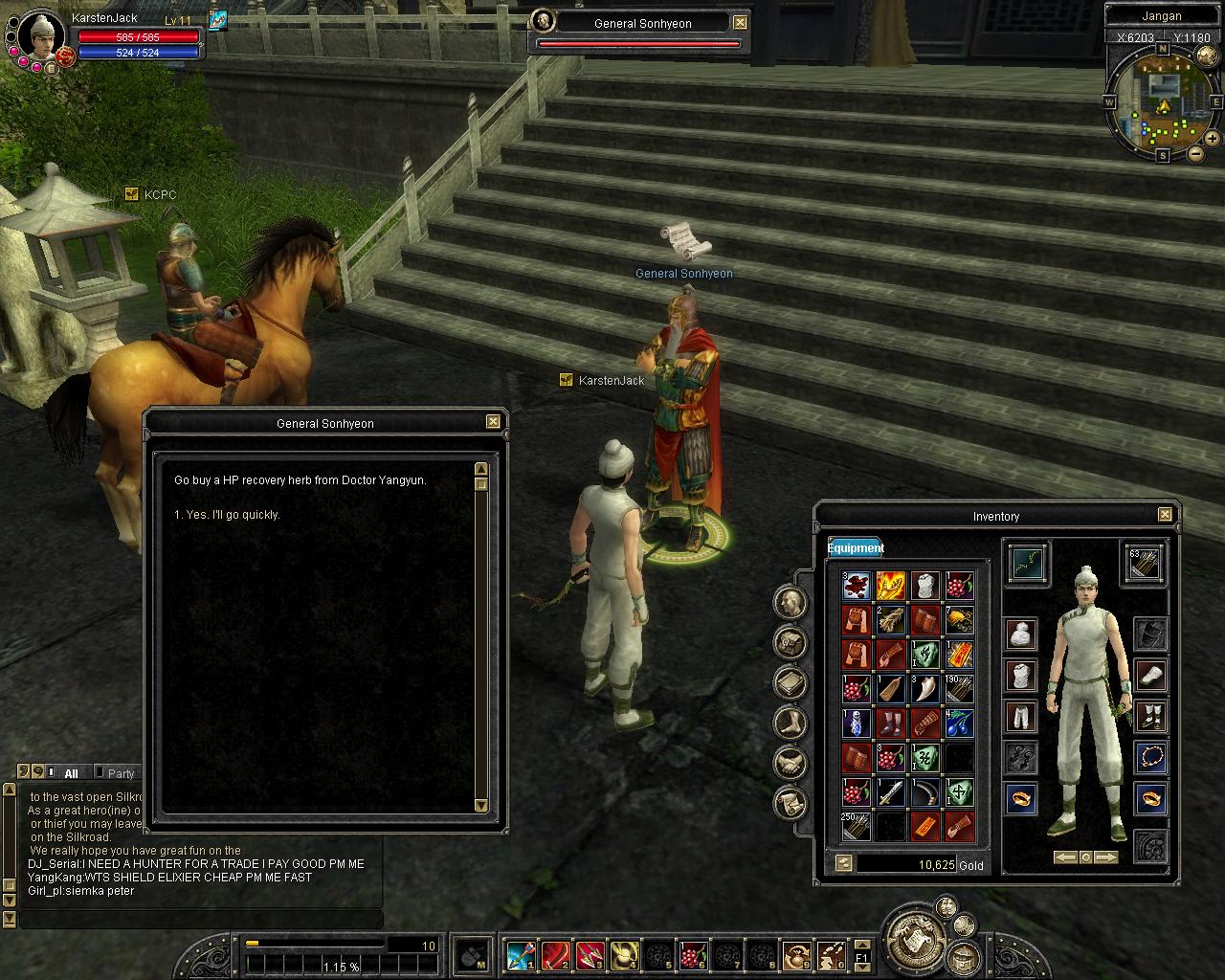The image size is (1225, 980).
Task: Activate the arrow skill in hotbar slot 1
Action: 520,955
